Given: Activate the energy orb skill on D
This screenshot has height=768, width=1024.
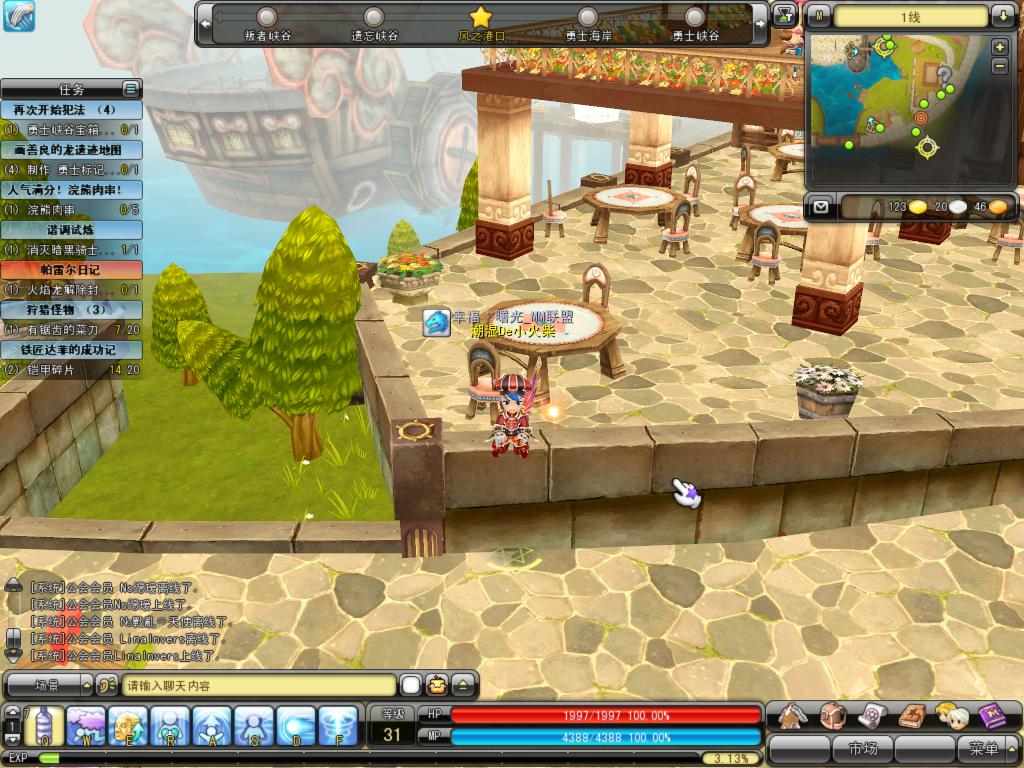Looking at the screenshot, I should (297, 726).
